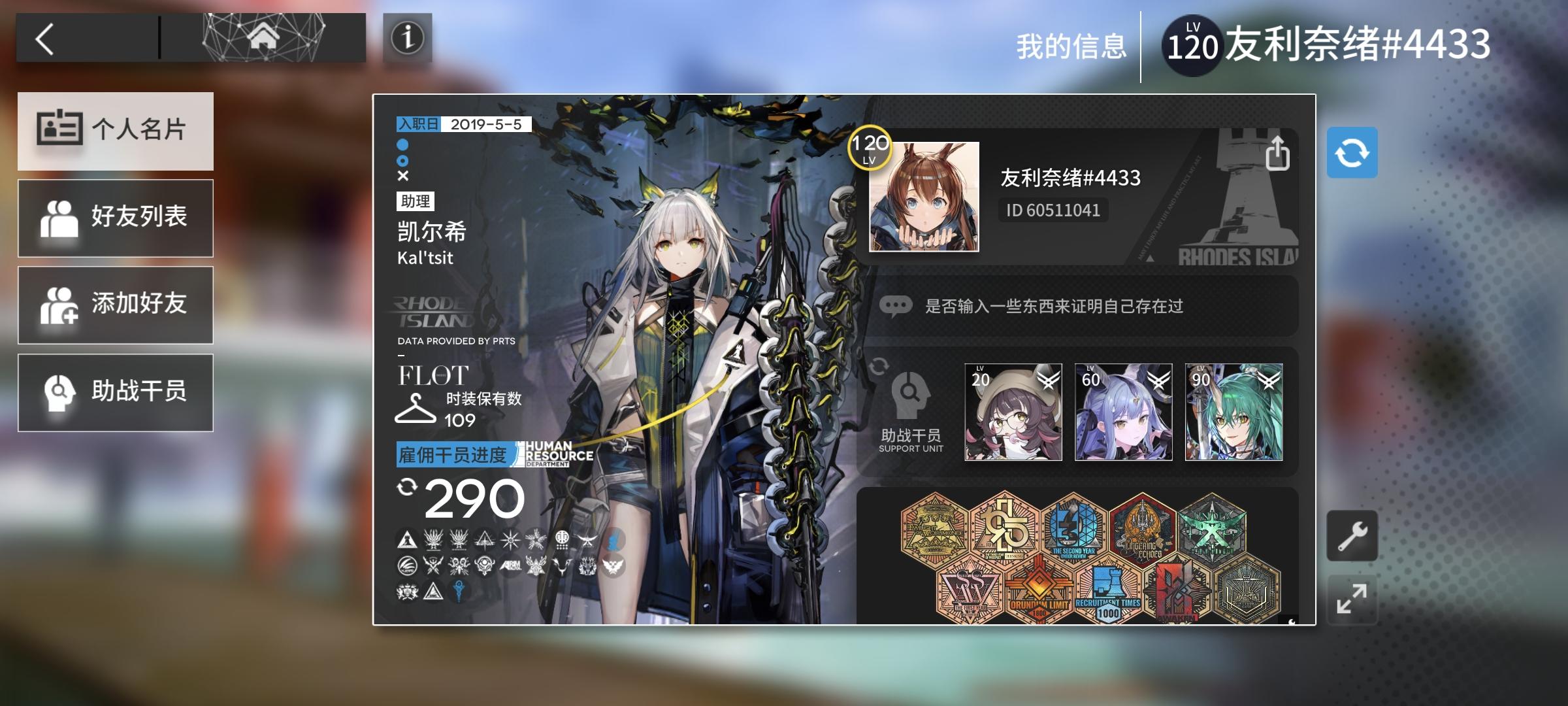Click the refresh icon next to 290

coord(408,486)
